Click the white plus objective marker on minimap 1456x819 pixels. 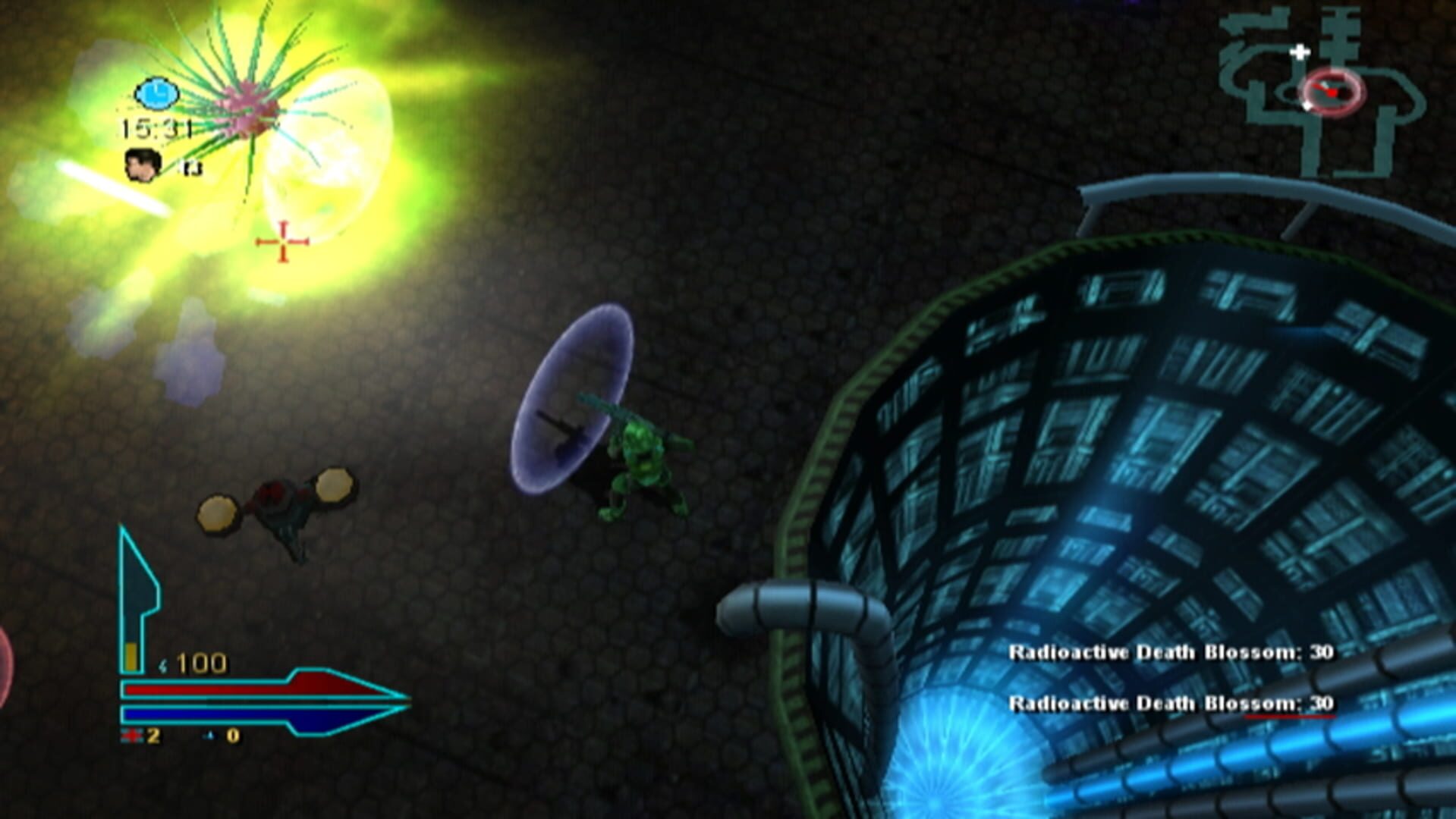(1300, 52)
